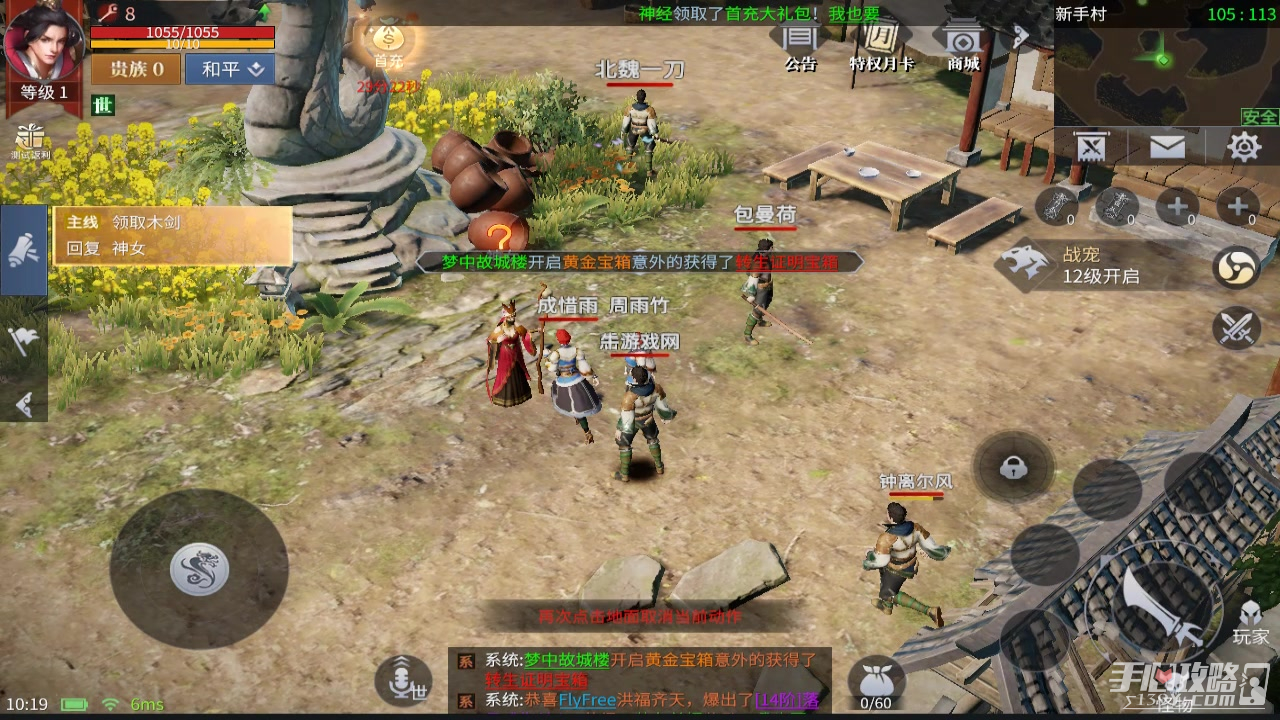Tap the microphone voice chat button
This screenshot has width=1280, height=720.
pyautogui.click(x=403, y=680)
